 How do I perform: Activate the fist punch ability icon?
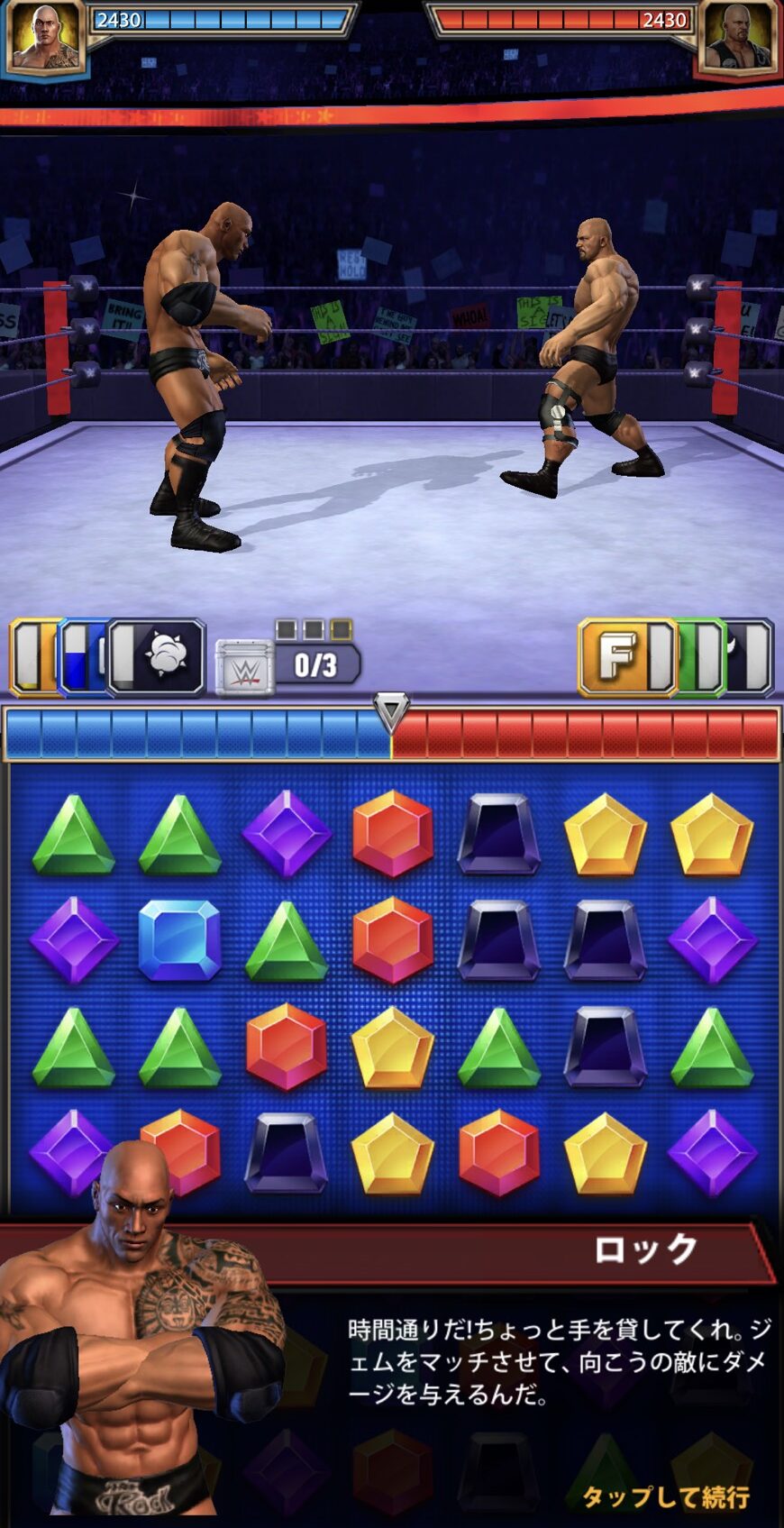pyautogui.click(x=160, y=656)
